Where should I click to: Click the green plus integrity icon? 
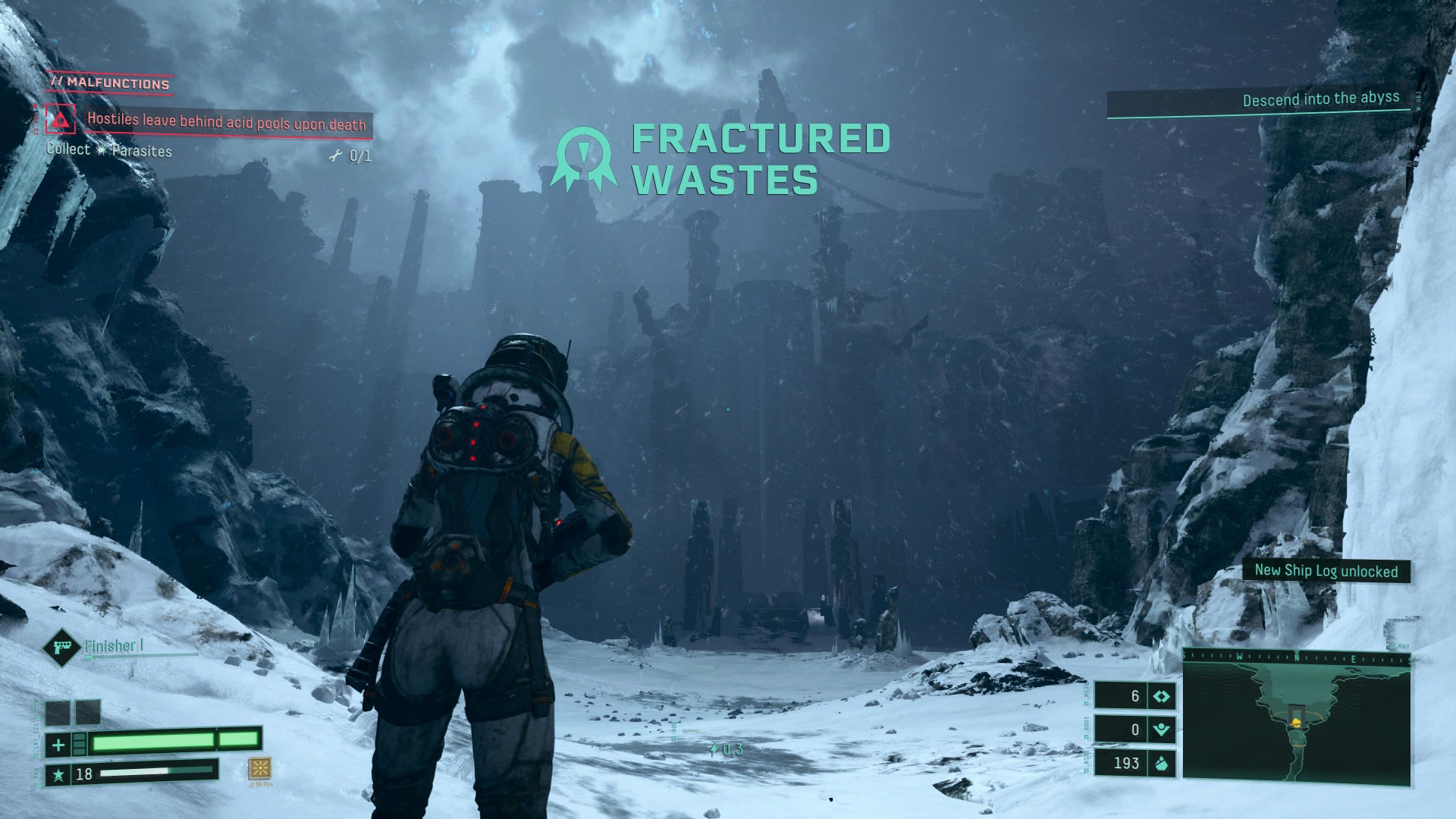pyautogui.click(x=58, y=745)
